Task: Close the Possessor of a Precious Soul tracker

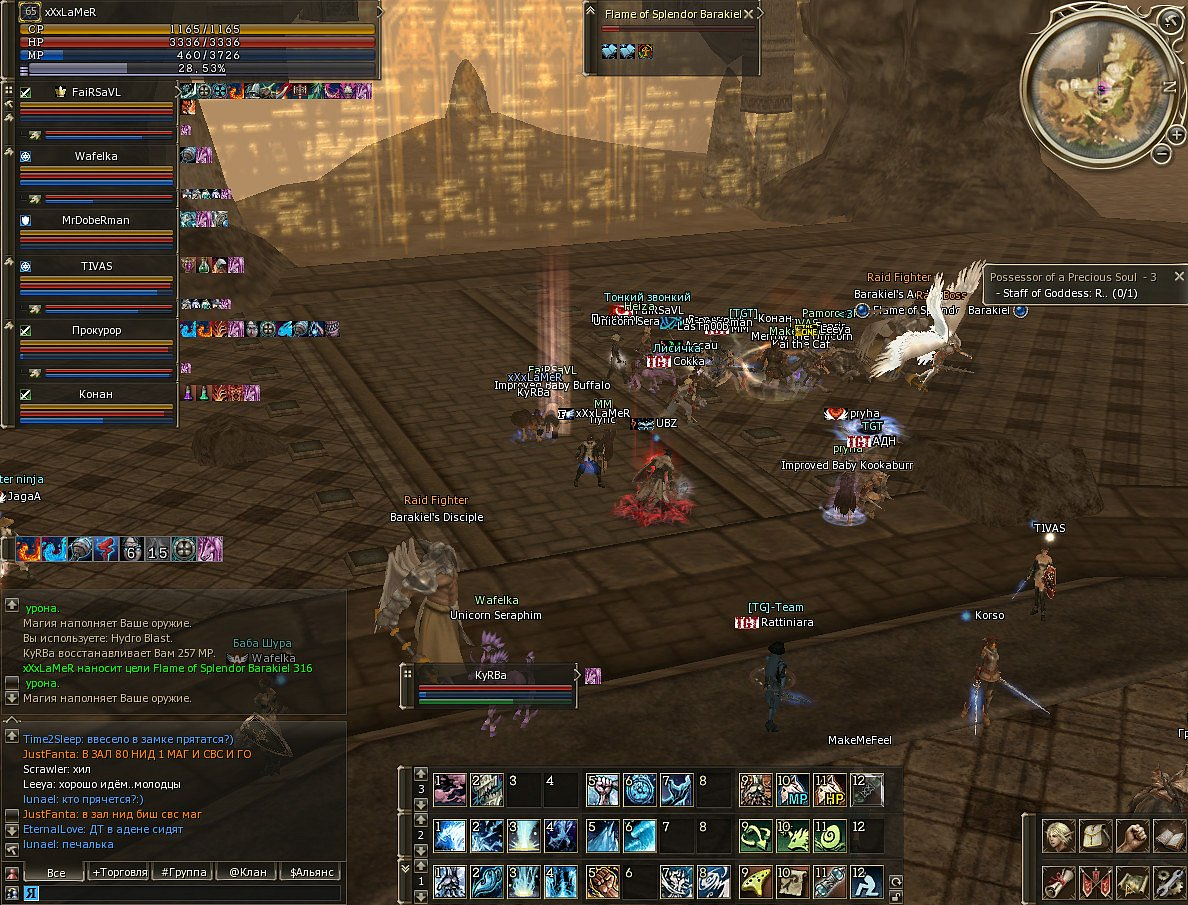Action: click(1179, 276)
